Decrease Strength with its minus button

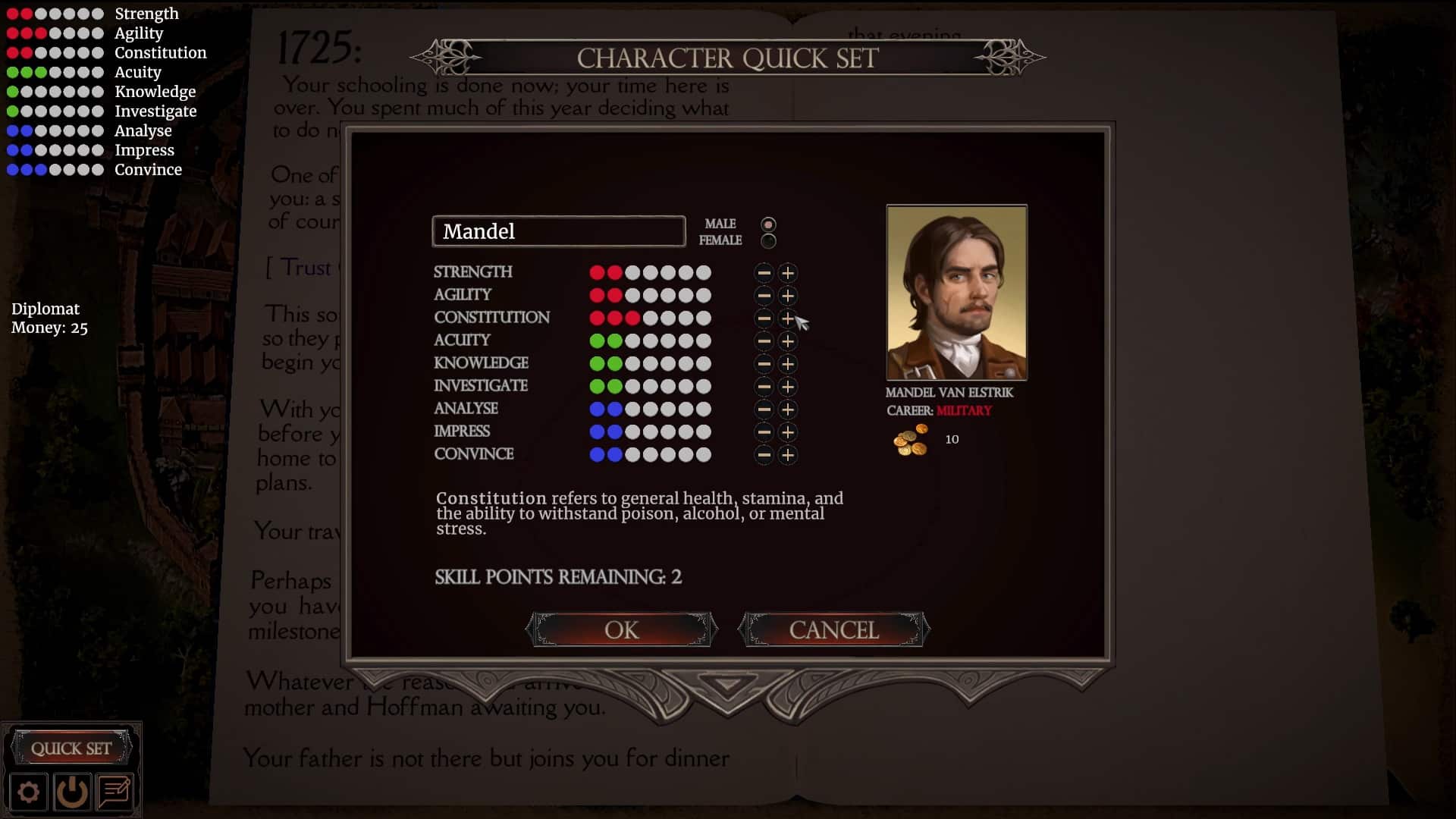pyautogui.click(x=764, y=273)
